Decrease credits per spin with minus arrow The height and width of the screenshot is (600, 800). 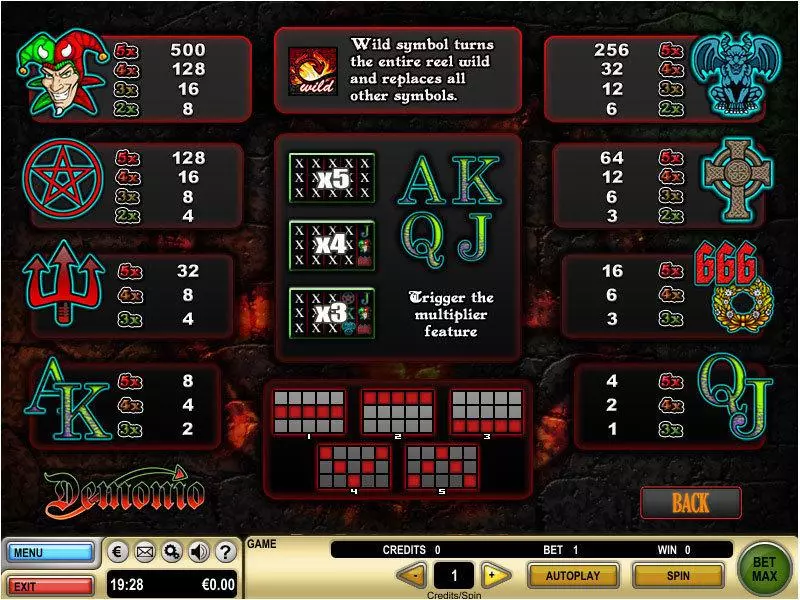[411, 575]
